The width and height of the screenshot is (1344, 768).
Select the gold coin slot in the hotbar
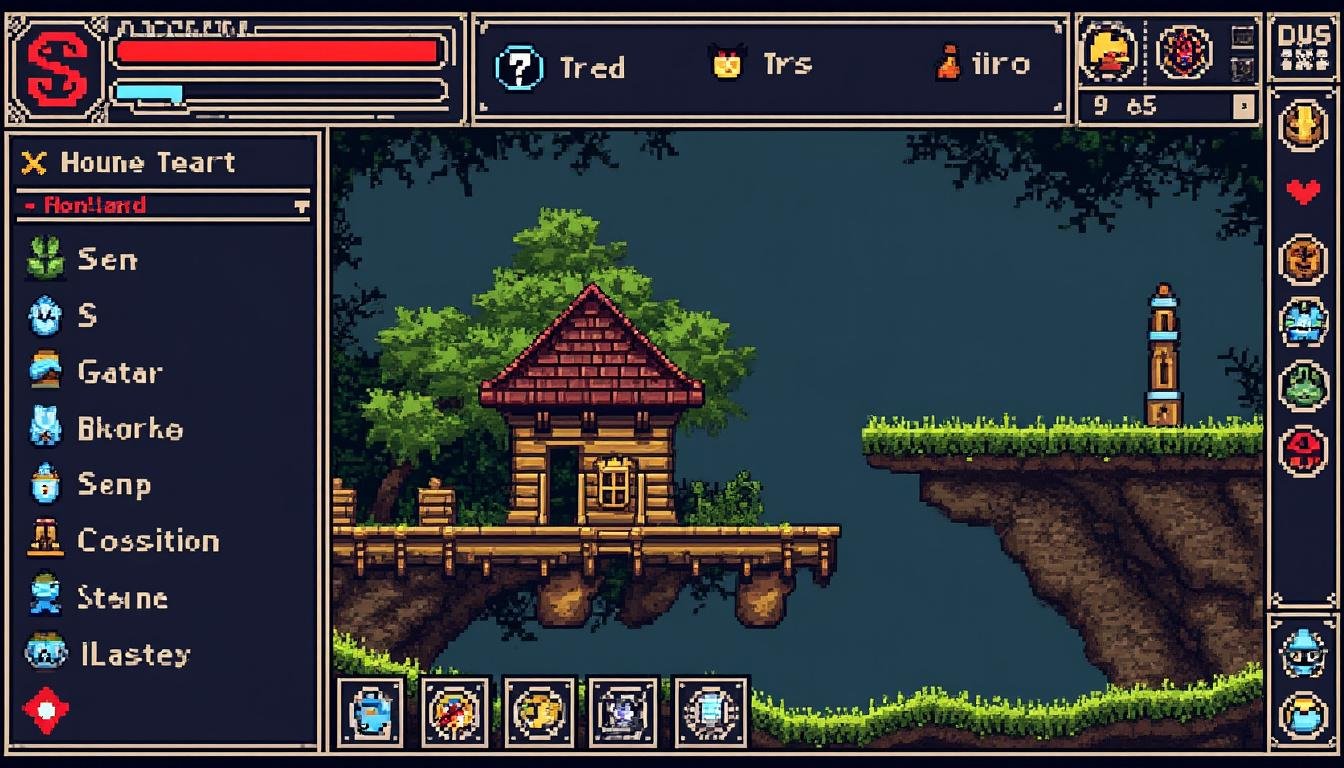pos(540,712)
